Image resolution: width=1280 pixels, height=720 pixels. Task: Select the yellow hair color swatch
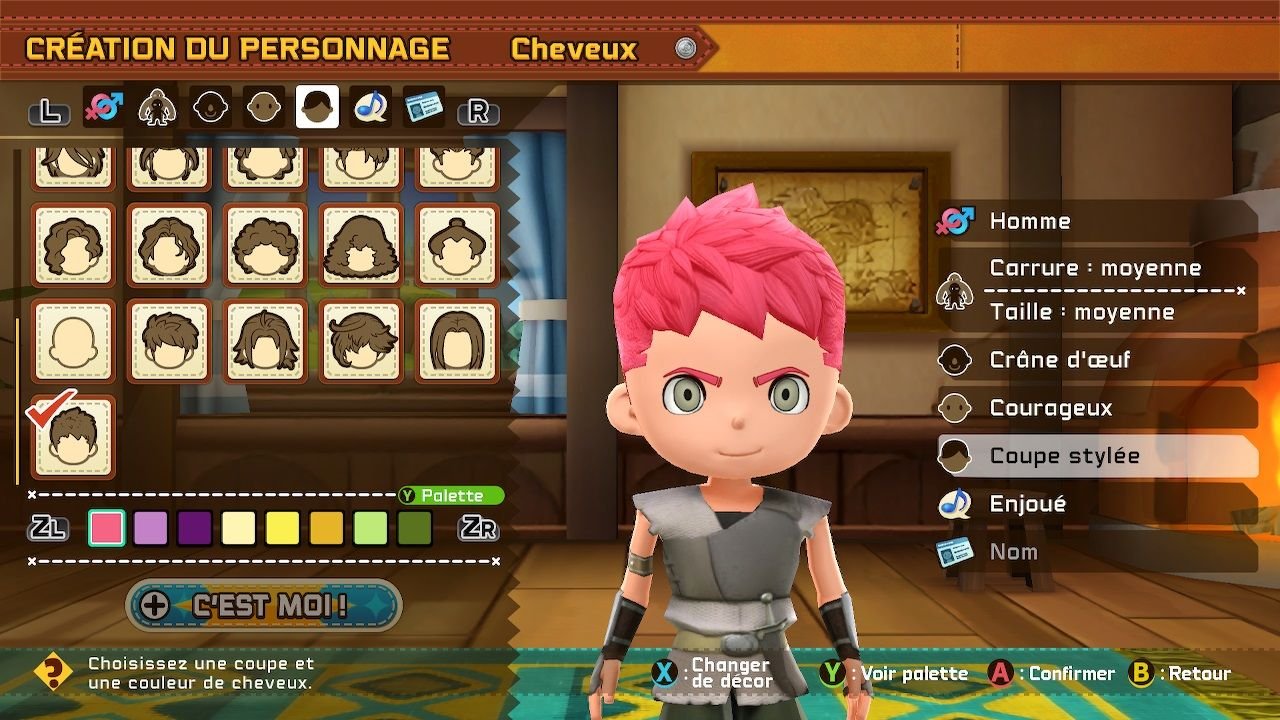tap(282, 527)
